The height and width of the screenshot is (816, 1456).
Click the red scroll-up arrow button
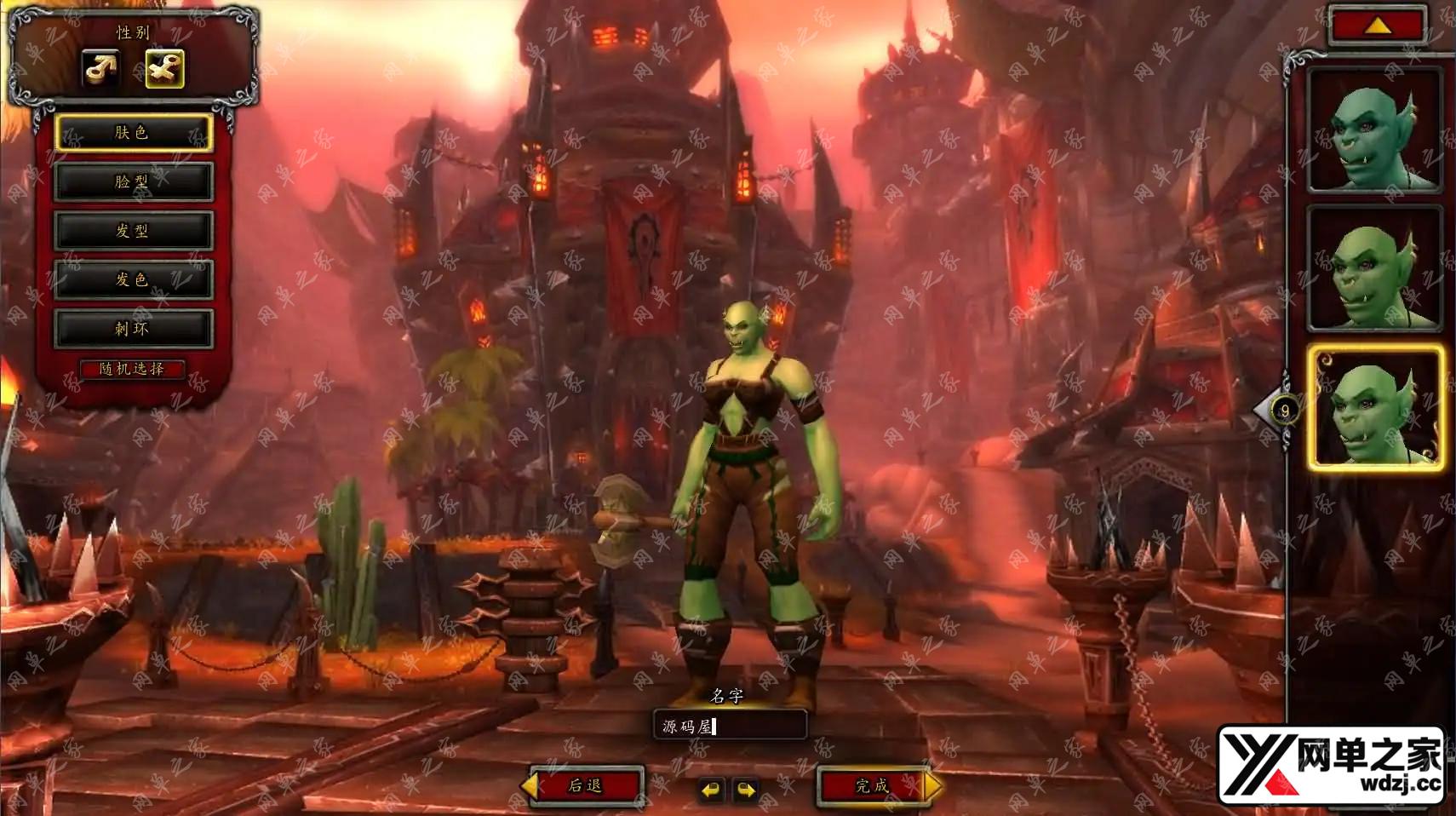click(1378, 26)
